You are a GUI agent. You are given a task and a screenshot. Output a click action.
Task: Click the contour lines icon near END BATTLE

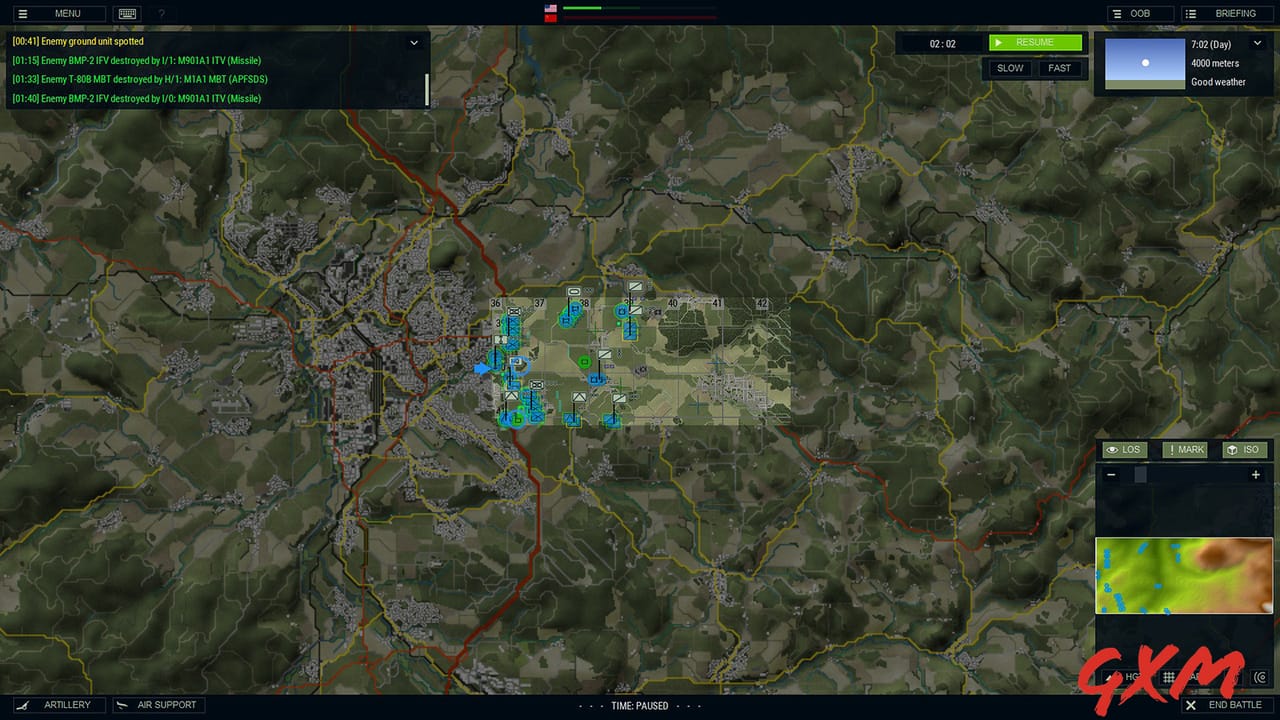(1258, 677)
